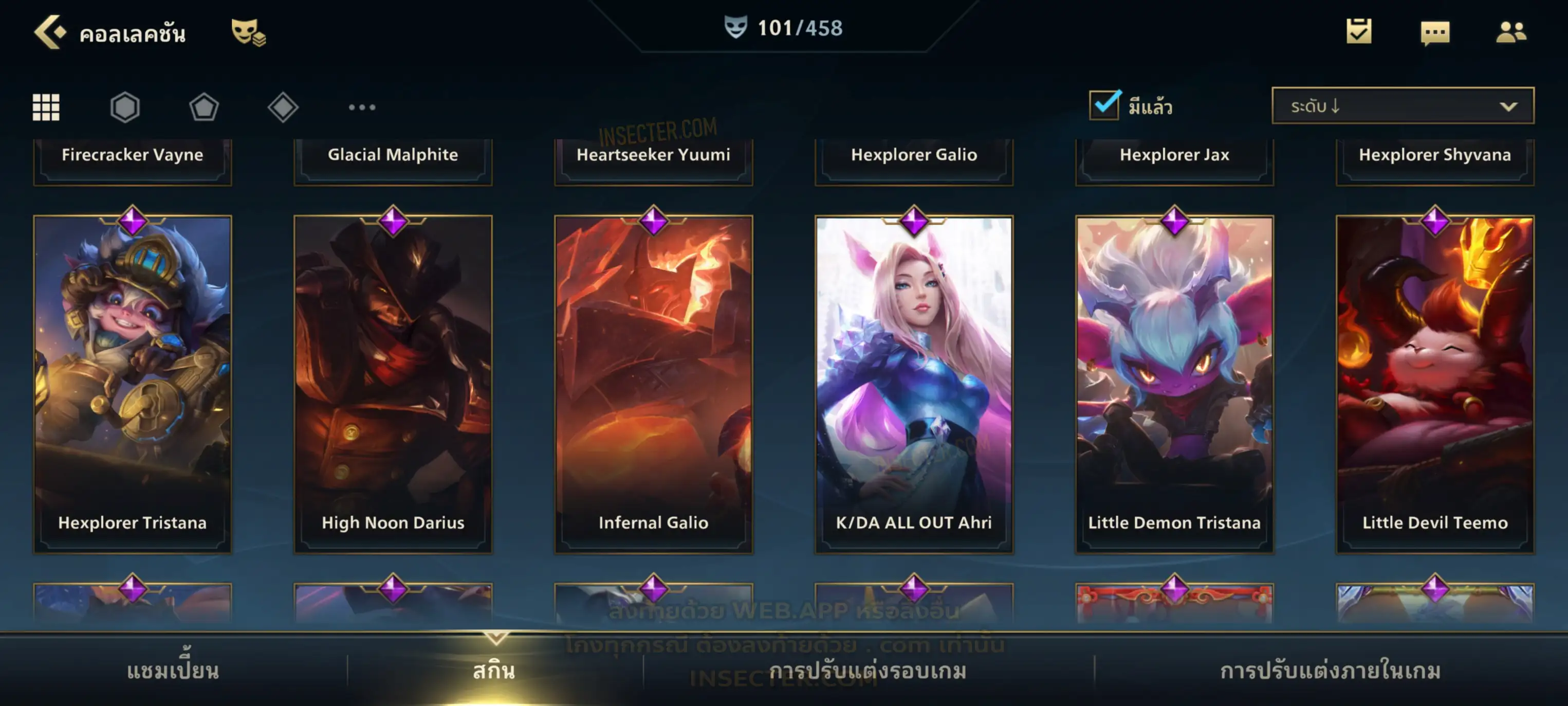View the Infernal Galio skin card

pos(654,384)
